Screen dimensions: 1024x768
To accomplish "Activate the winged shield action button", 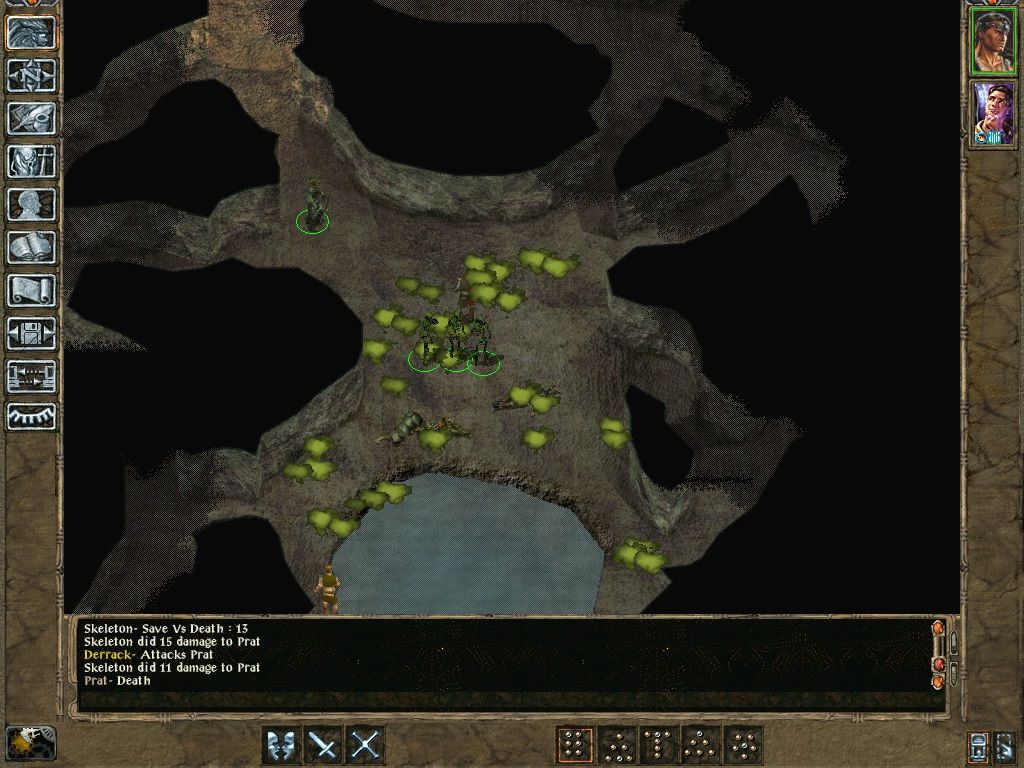I will (281, 745).
